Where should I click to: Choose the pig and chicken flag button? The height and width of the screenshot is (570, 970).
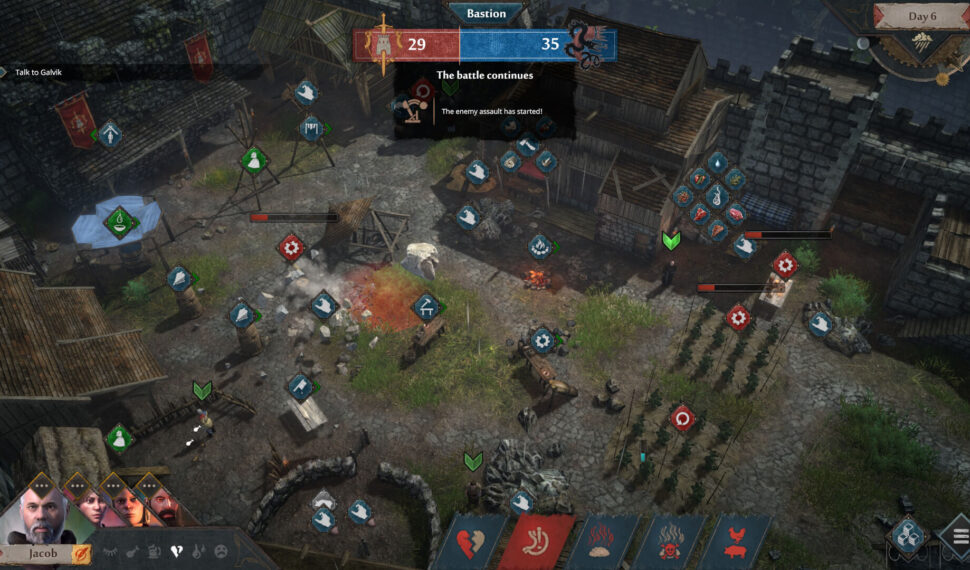coord(735,542)
